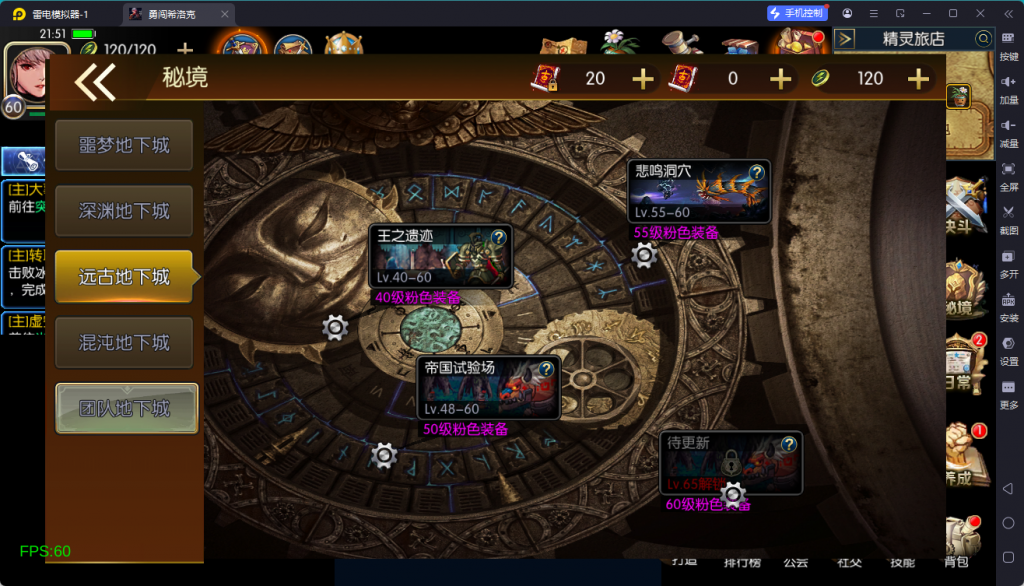Enter the 王之遗迹 dungeon

pos(432,256)
